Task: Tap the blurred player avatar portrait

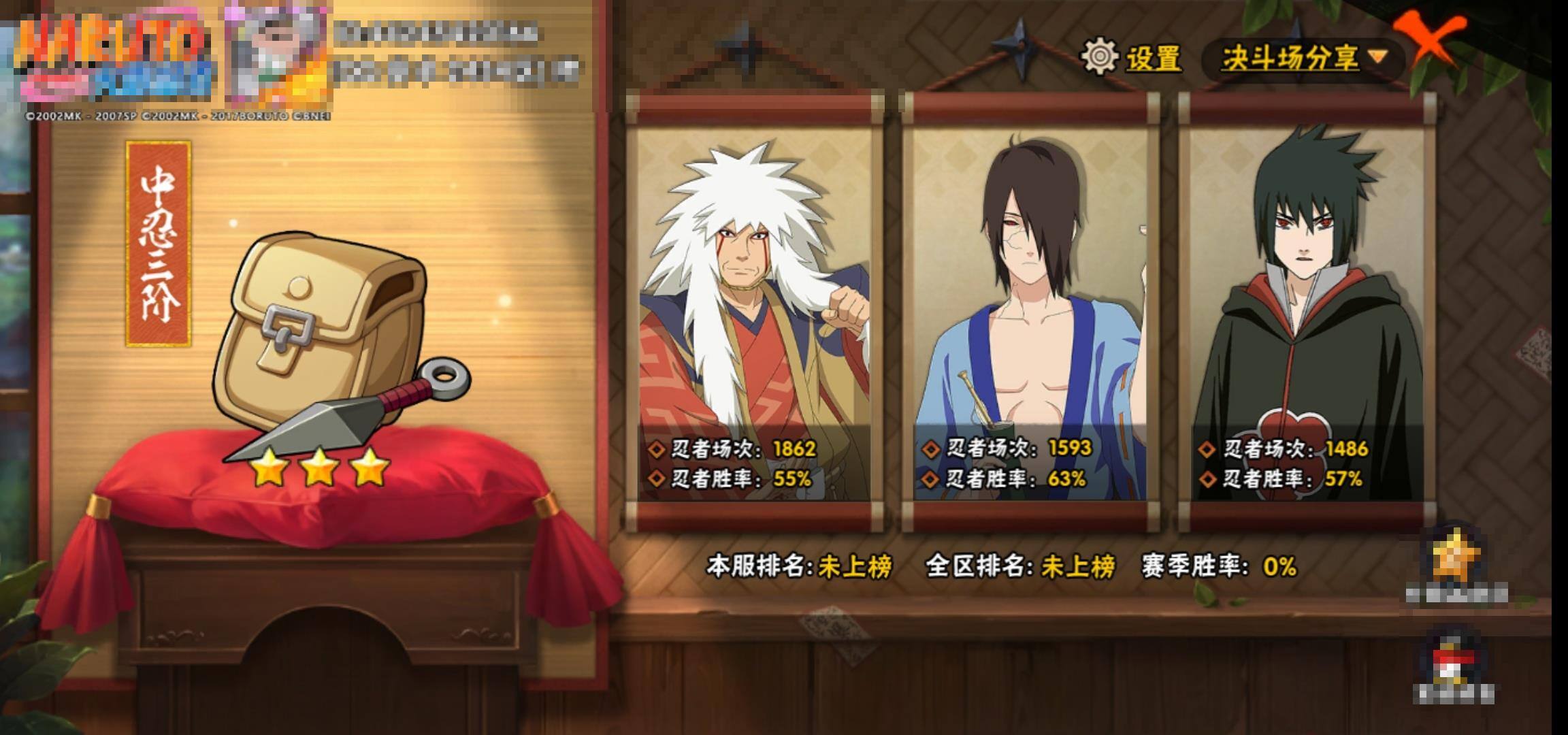Action: [278, 58]
